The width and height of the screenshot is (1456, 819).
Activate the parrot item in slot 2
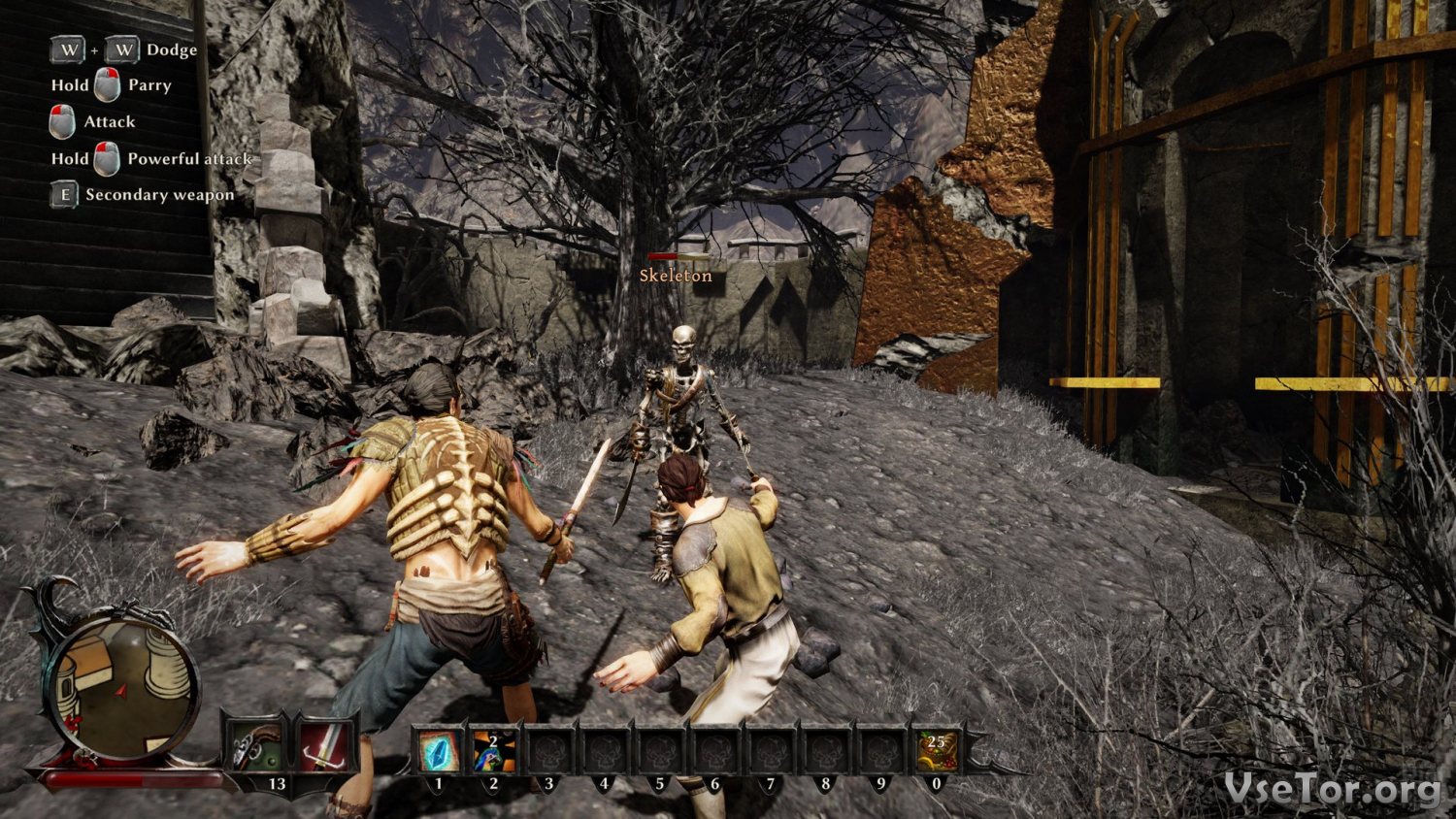pyautogui.click(x=494, y=750)
